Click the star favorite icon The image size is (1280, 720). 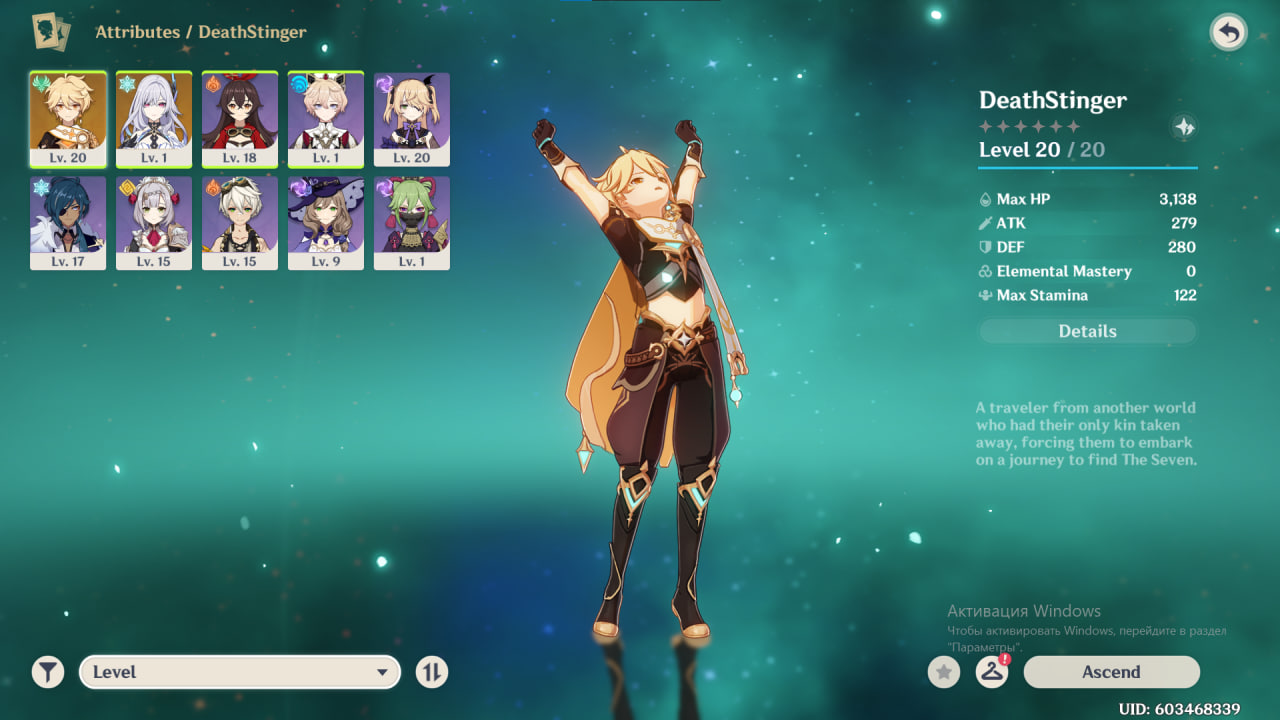tap(943, 672)
